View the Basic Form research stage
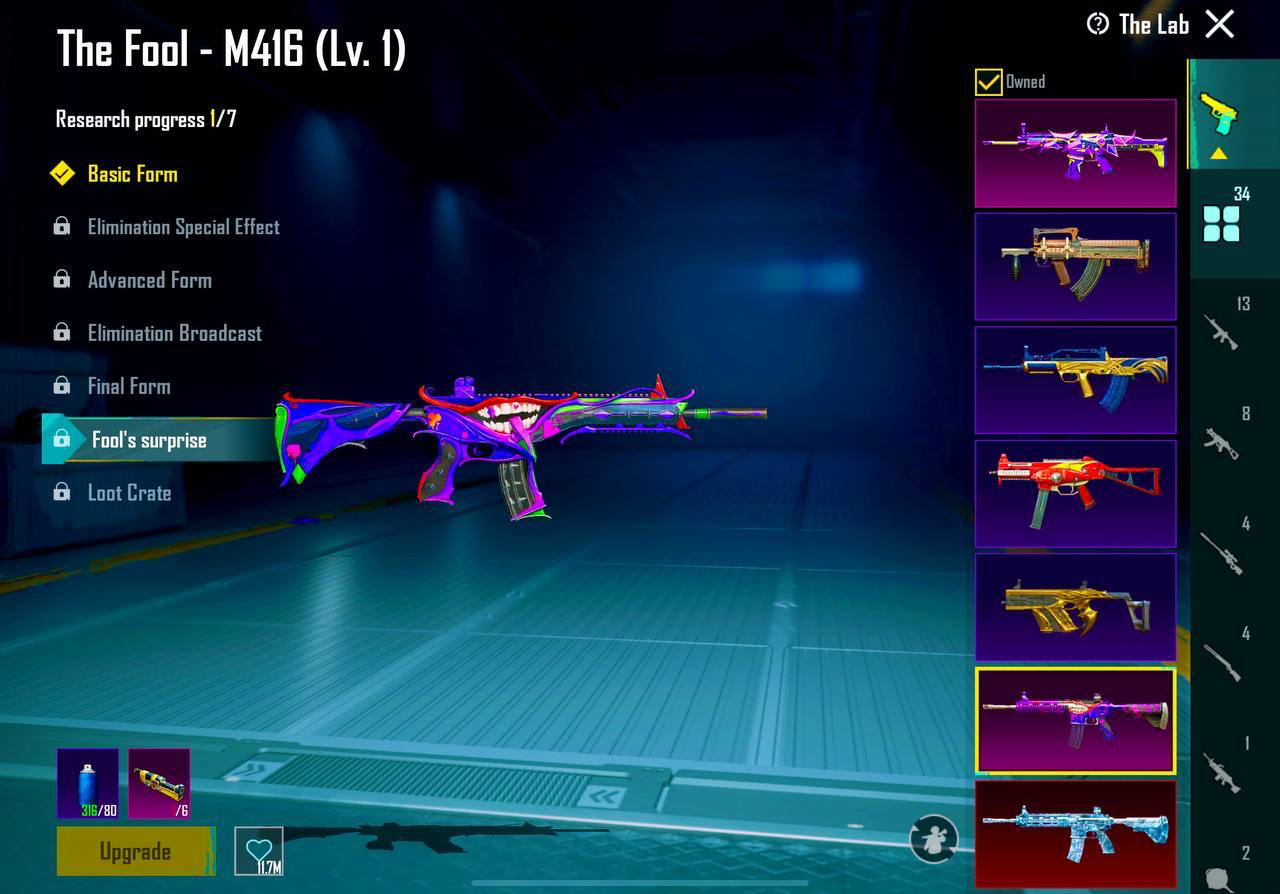This screenshot has width=1280, height=894. [132, 174]
